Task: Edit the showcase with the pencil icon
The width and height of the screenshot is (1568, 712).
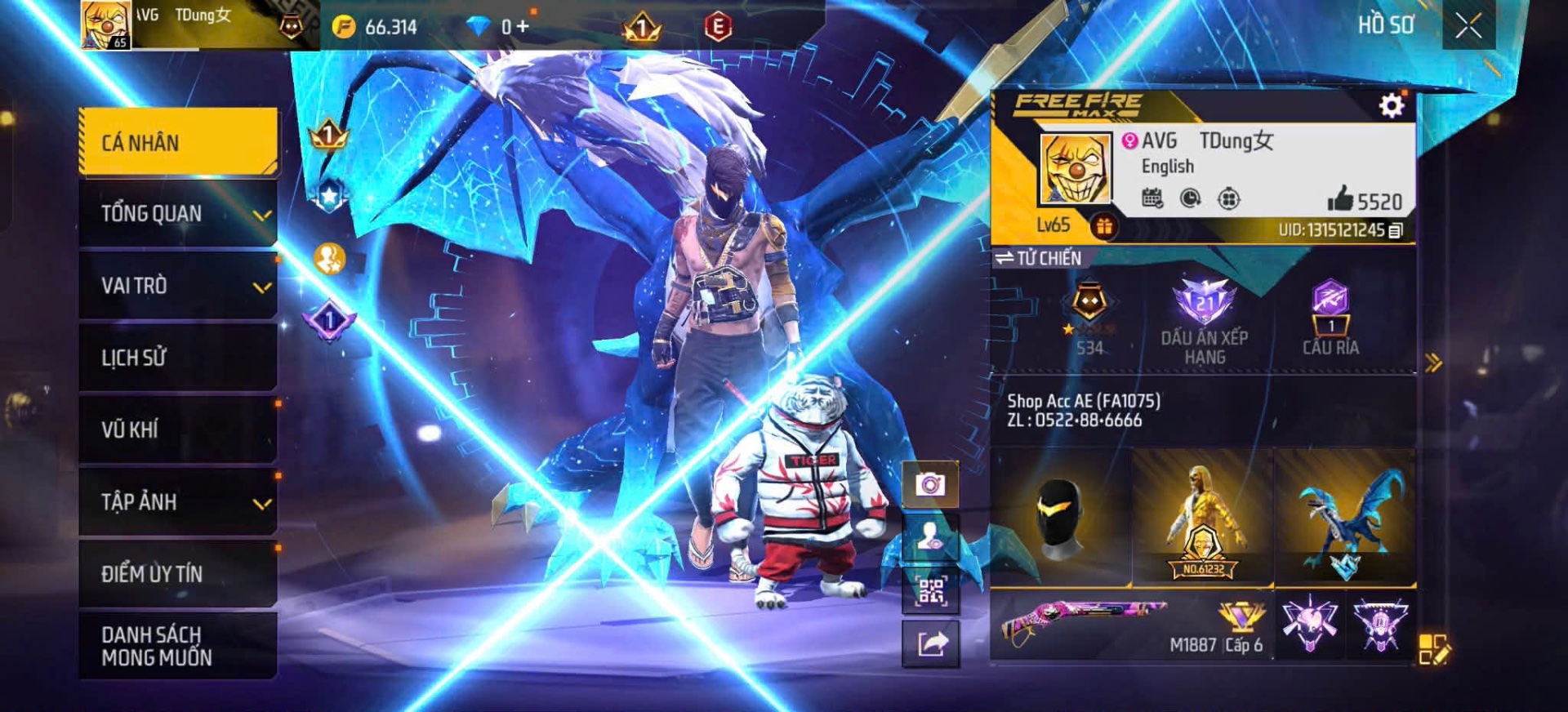Action: pyautogui.click(x=1434, y=649)
